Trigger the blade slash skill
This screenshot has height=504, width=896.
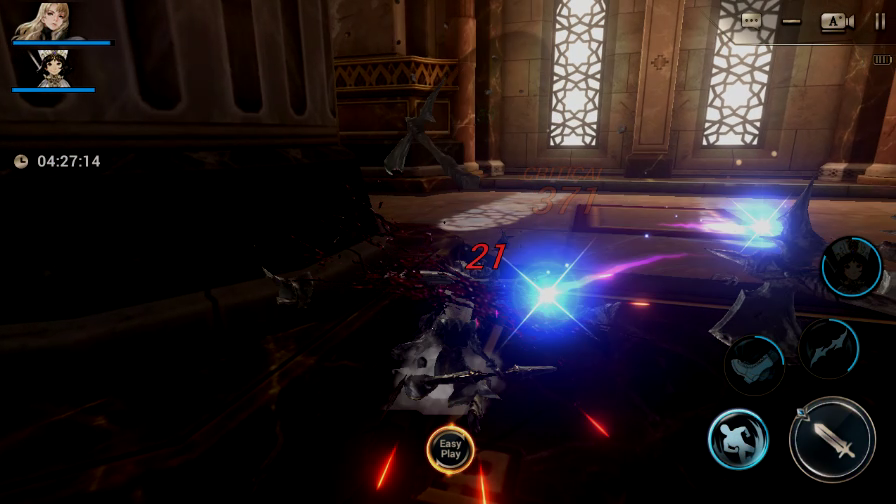point(828,348)
